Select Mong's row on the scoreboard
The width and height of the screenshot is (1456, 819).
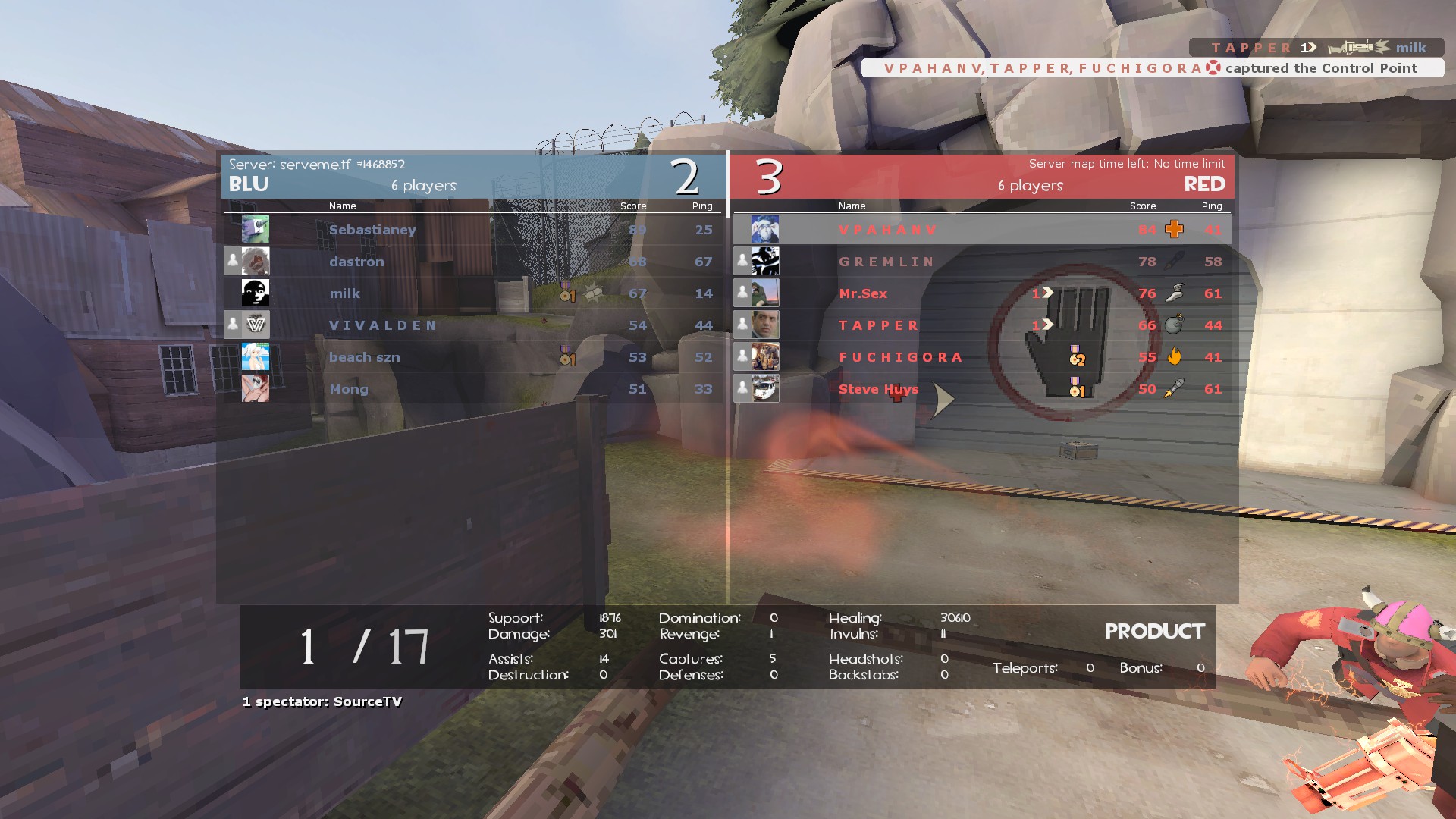tap(349, 389)
